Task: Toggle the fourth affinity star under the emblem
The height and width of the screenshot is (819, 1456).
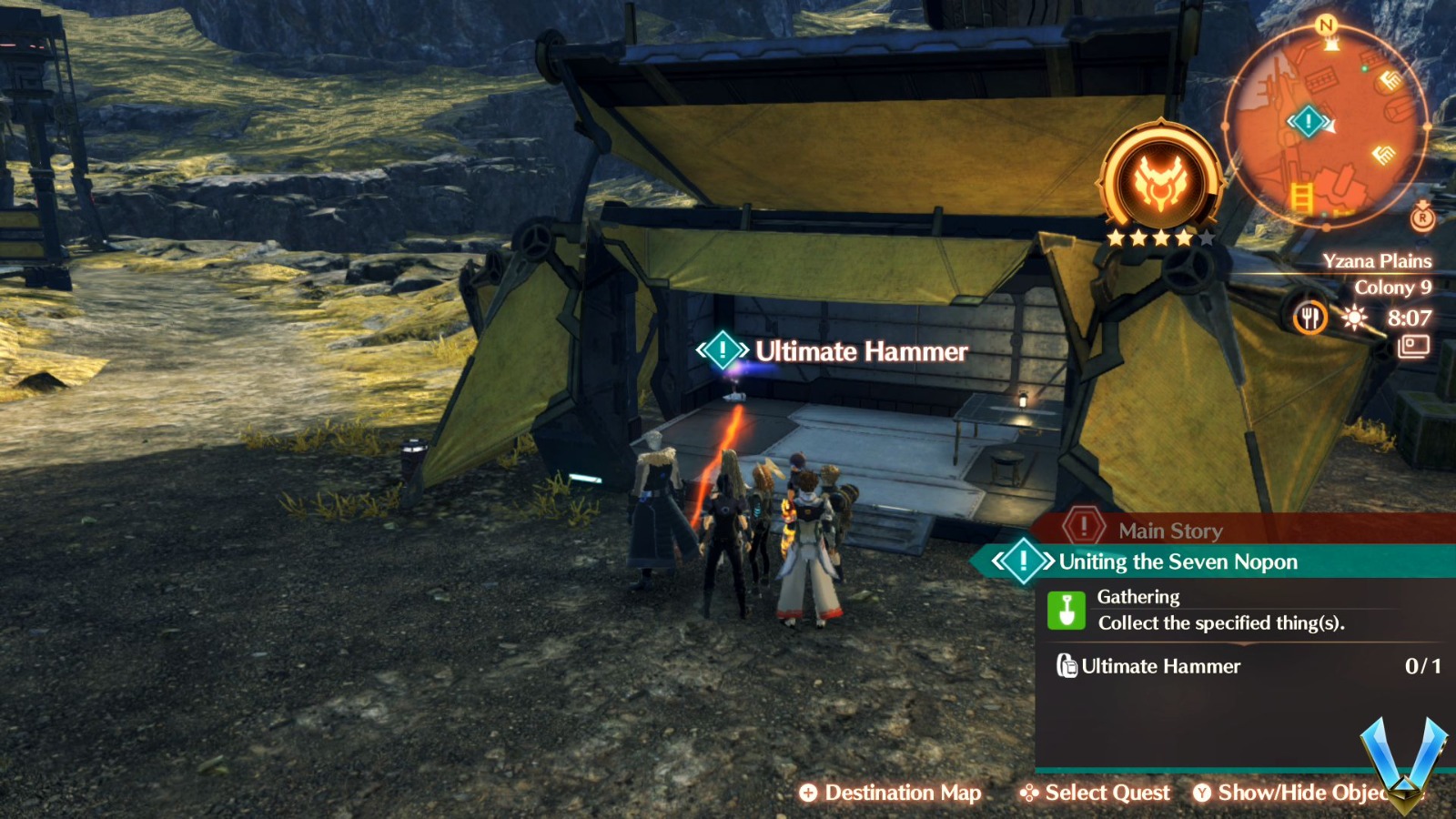Action: pos(1183,238)
